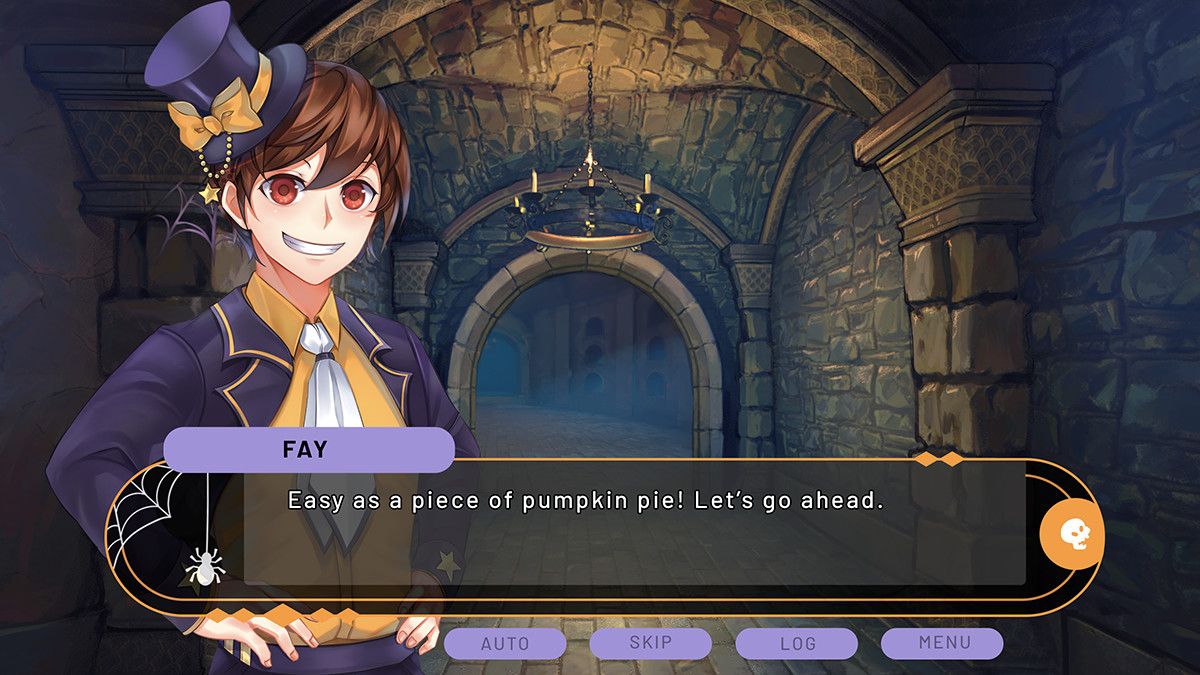Enable AUTO dialogue advance

(x=505, y=644)
